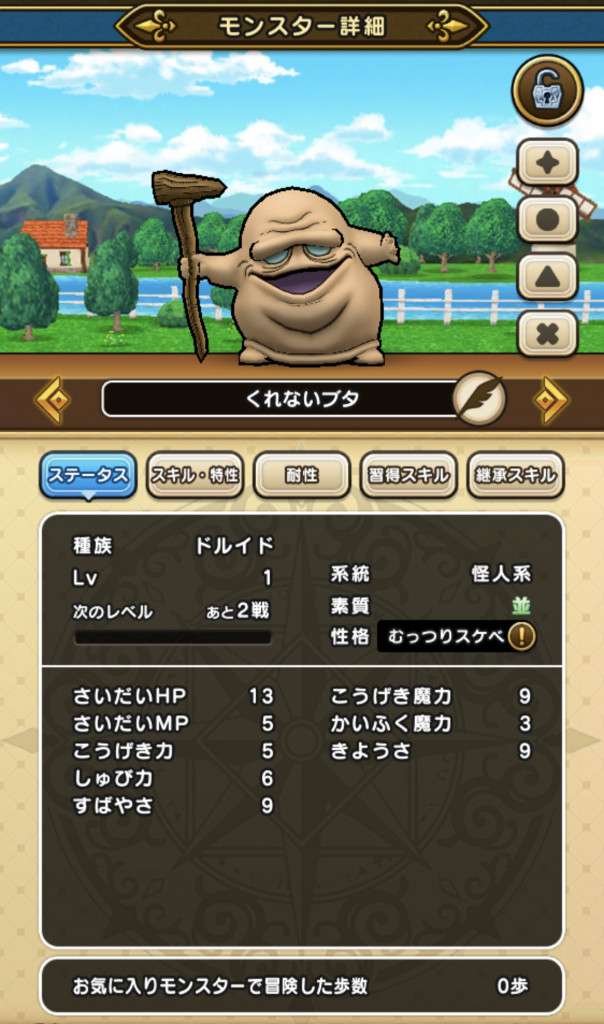This screenshot has height=1024, width=604.
Task: Show the next monster with right arrow
Action: (x=551, y=400)
